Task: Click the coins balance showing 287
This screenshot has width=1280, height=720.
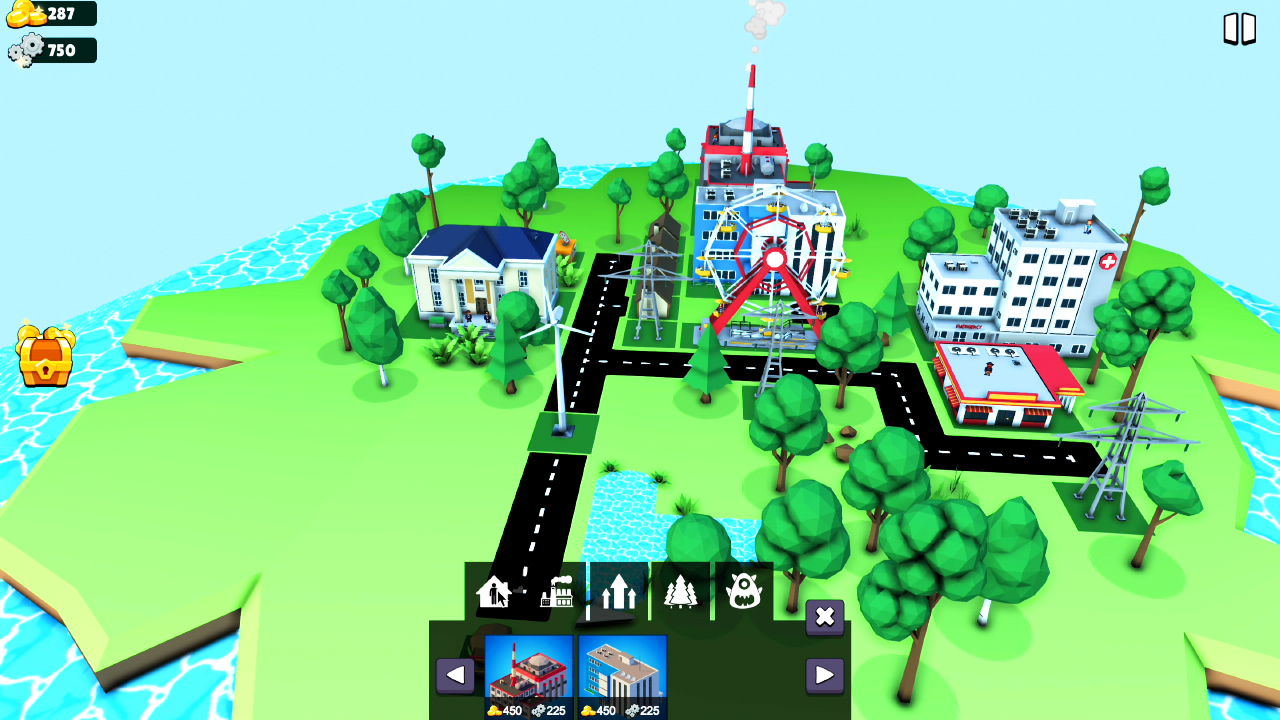Action: (50, 14)
